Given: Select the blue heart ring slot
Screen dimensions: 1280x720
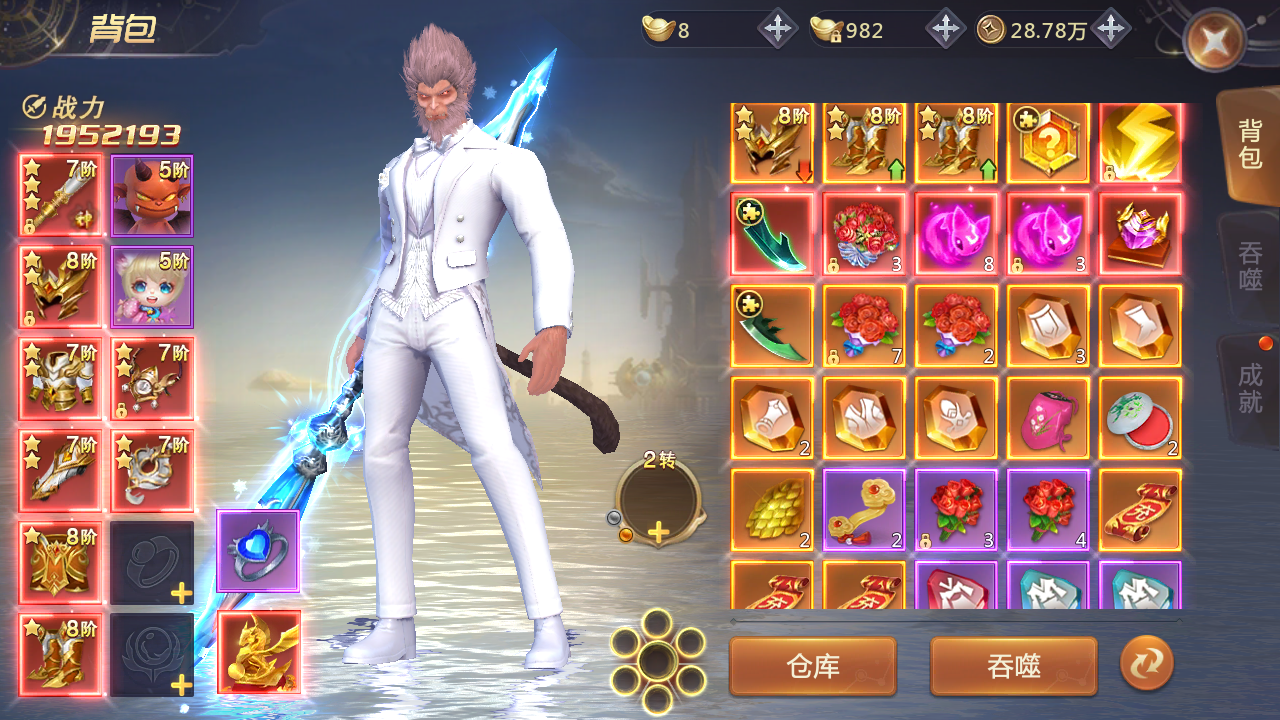Looking at the screenshot, I should tap(258, 551).
